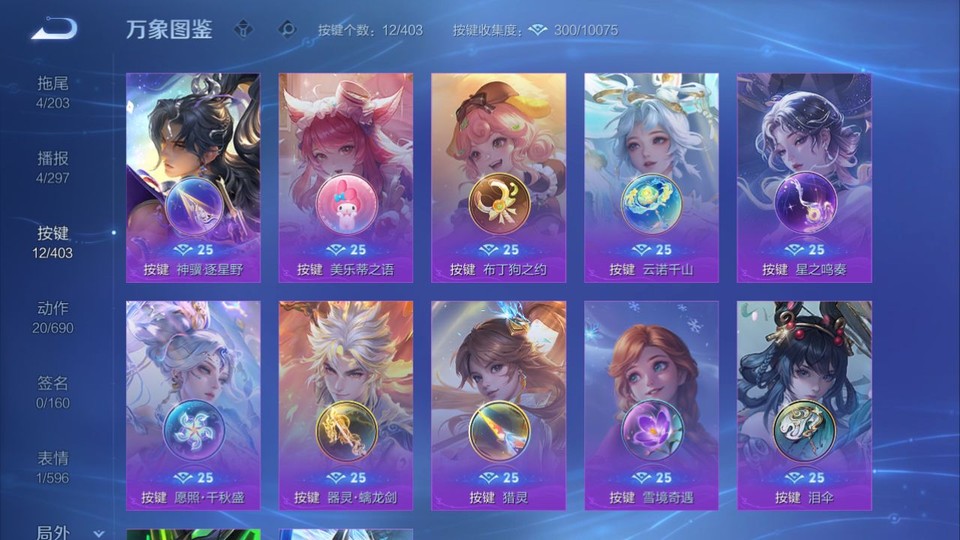Open the 播报 category tab

coord(53,166)
